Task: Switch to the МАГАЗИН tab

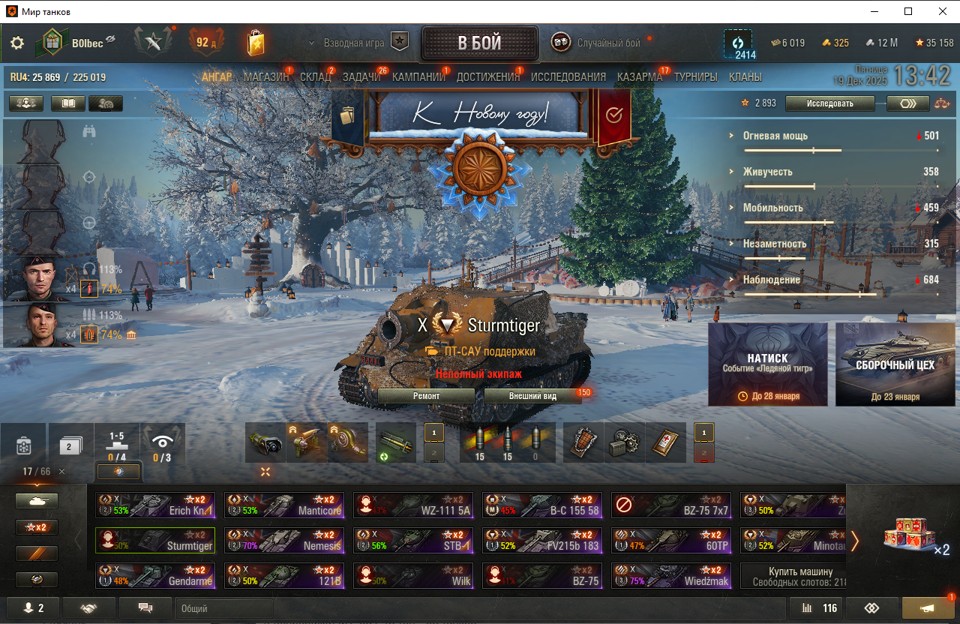Action: click(265, 77)
